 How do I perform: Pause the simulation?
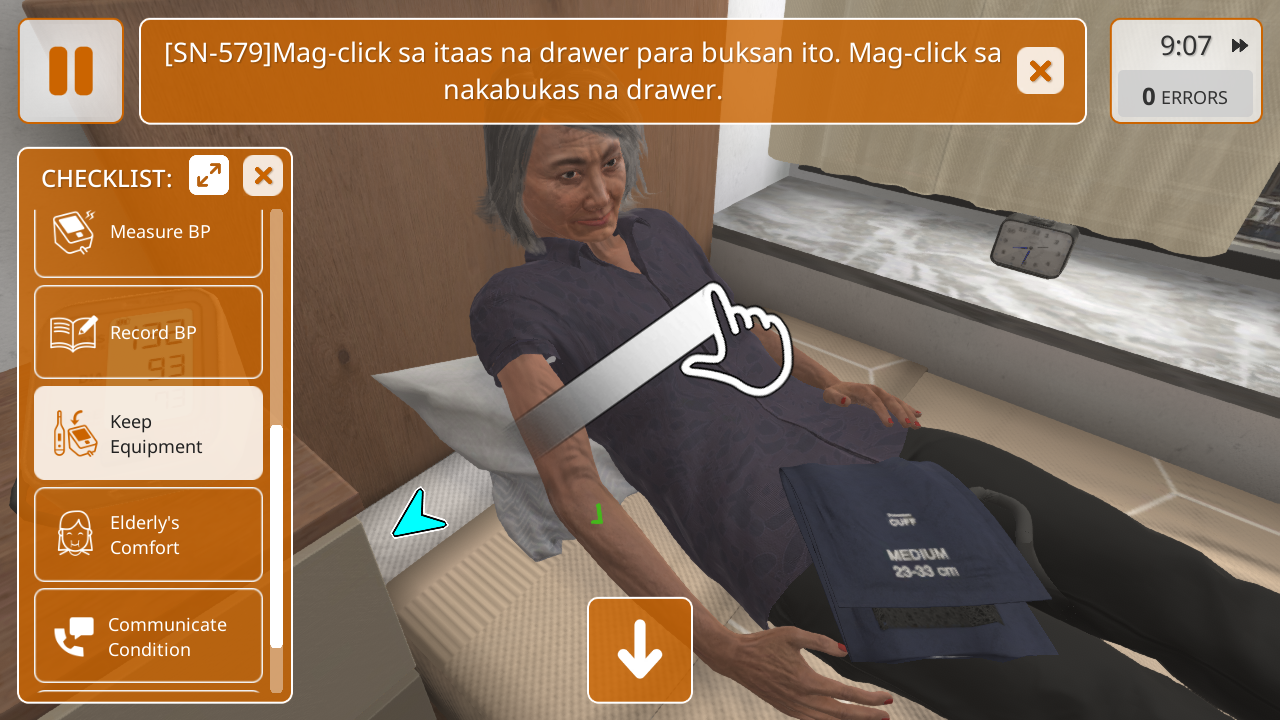click(71, 71)
